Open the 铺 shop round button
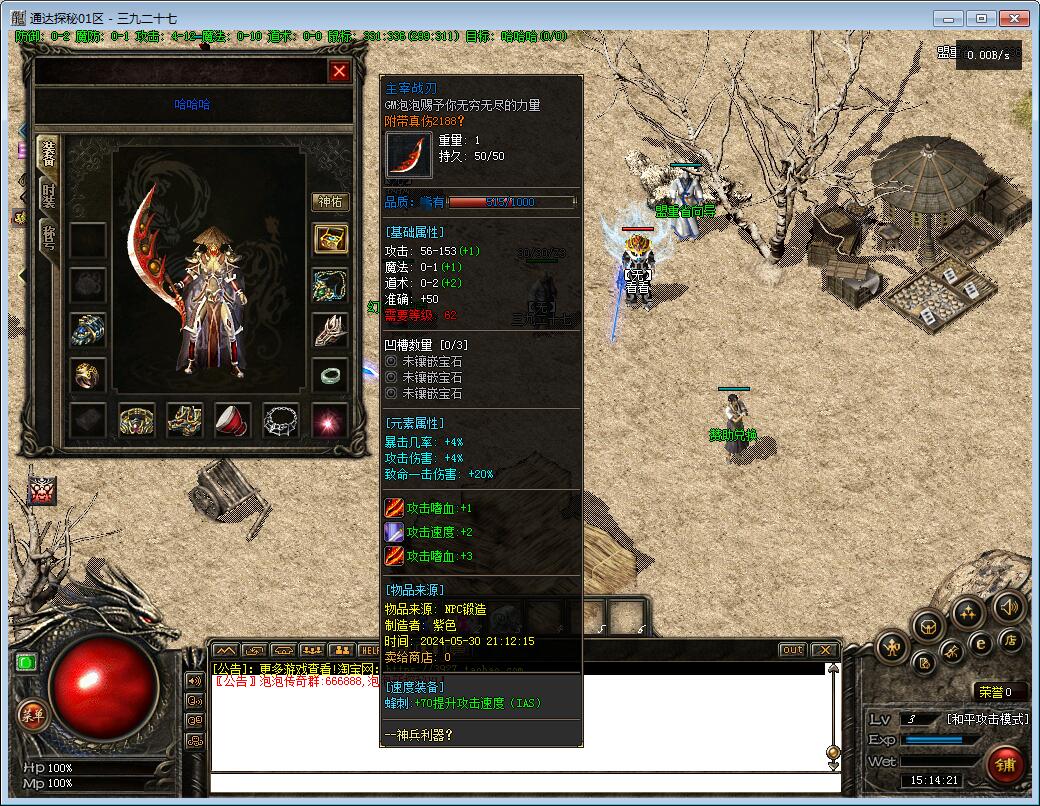The width and height of the screenshot is (1040, 806). pyautogui.click(x=1004, y=765)
